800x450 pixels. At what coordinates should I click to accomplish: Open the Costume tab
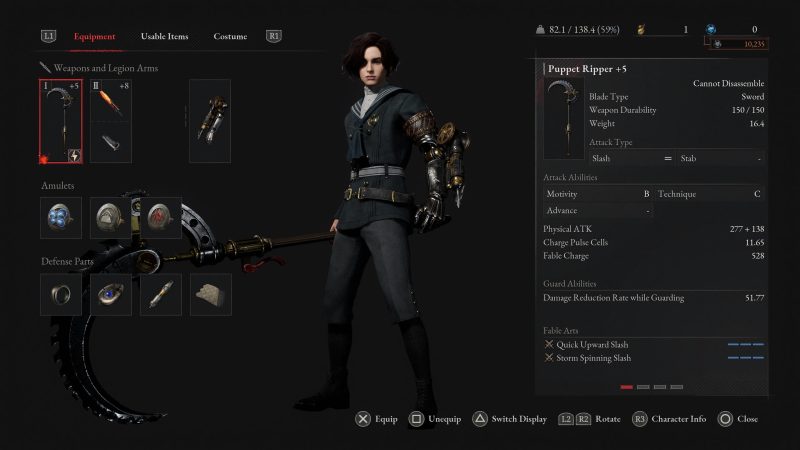230,37
